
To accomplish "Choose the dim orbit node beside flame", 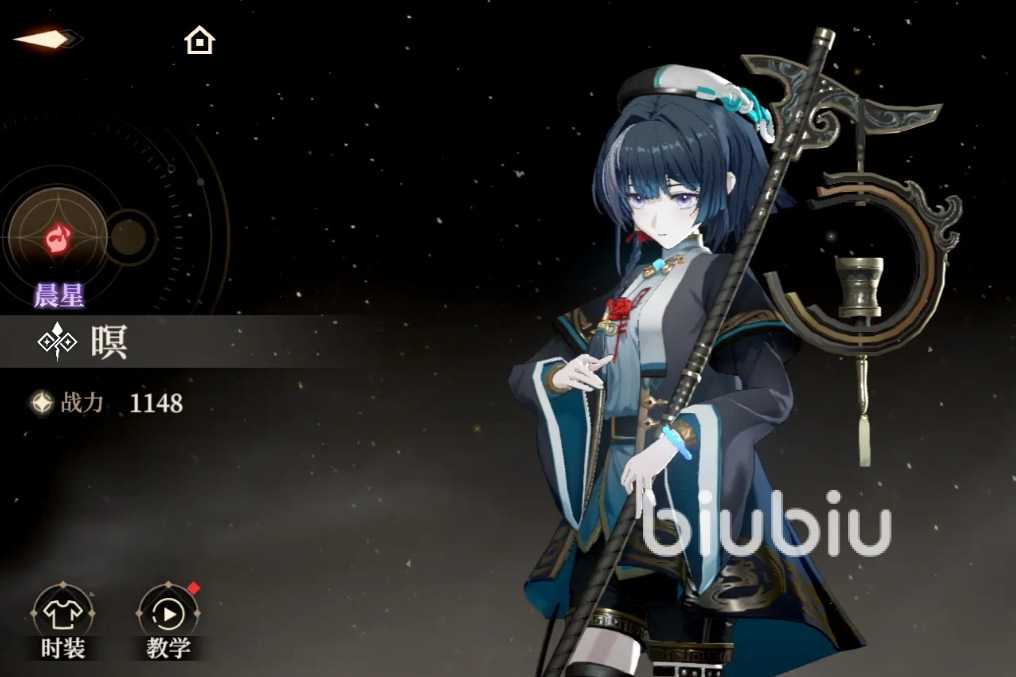I will 129,237.
